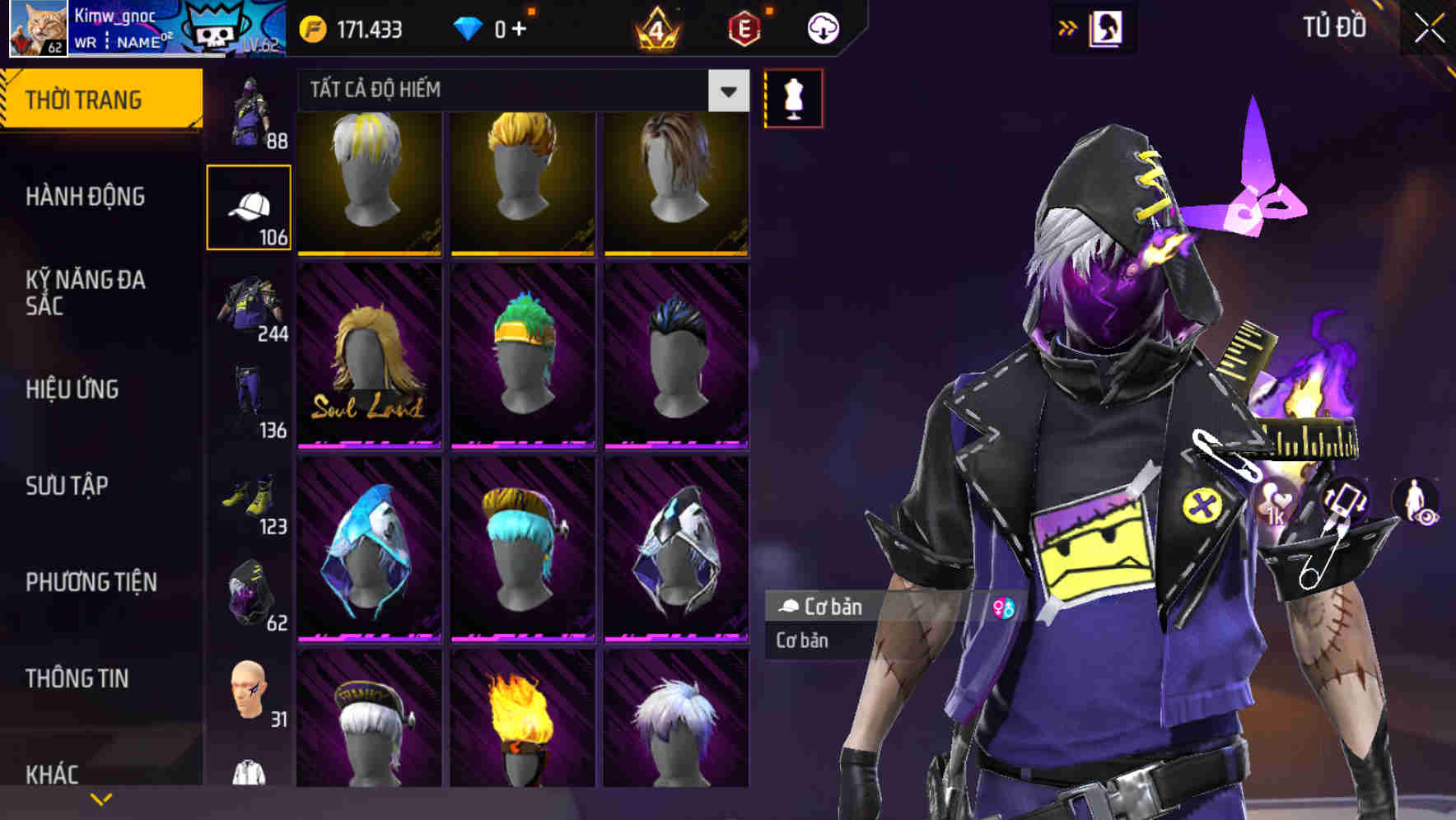Select the white cap headwear category icon
Image resolution: width=1456 pixels, height=820 pixels.
tap(250, 206)
